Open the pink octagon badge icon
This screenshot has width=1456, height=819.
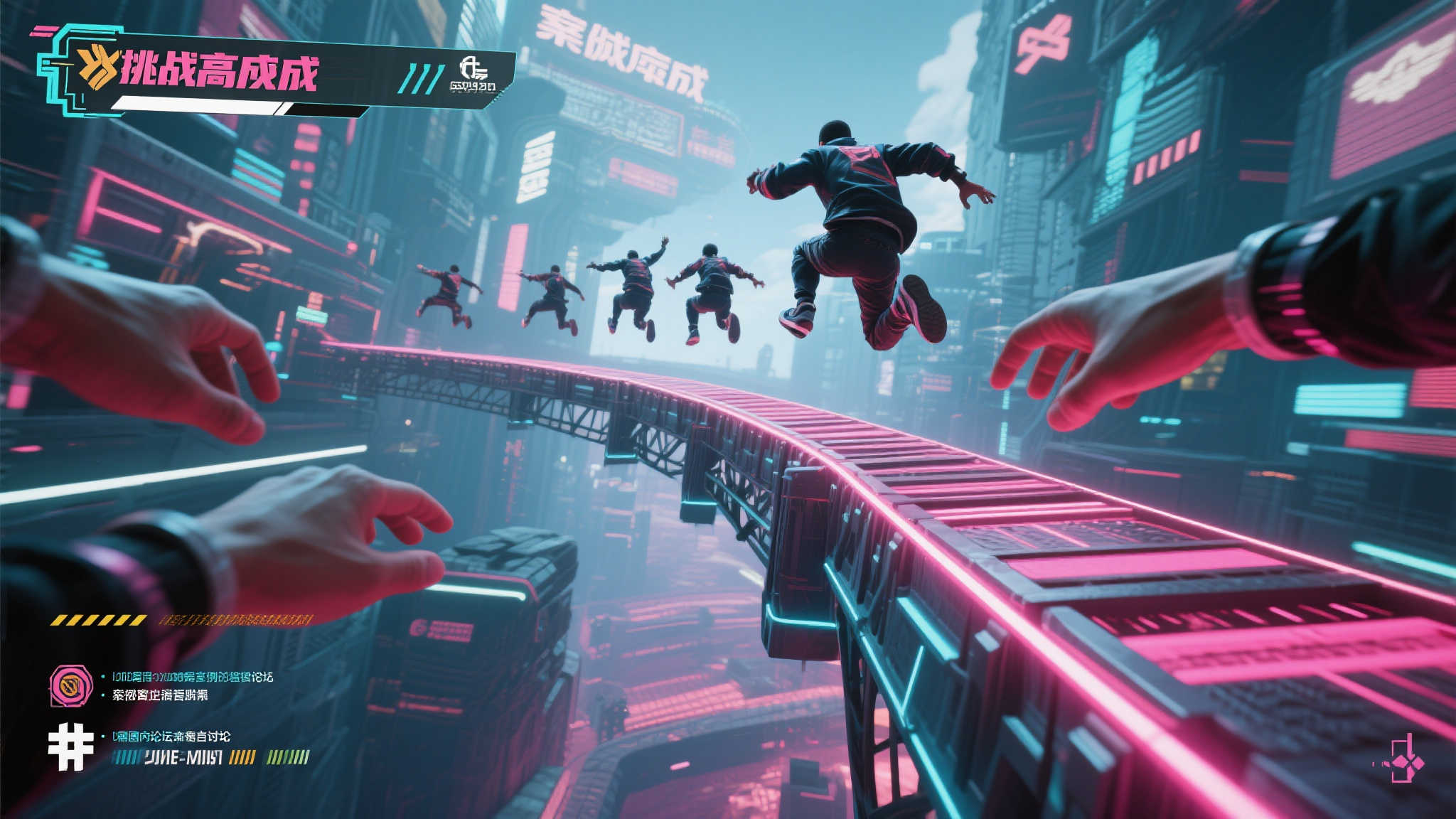coord(72,686)
